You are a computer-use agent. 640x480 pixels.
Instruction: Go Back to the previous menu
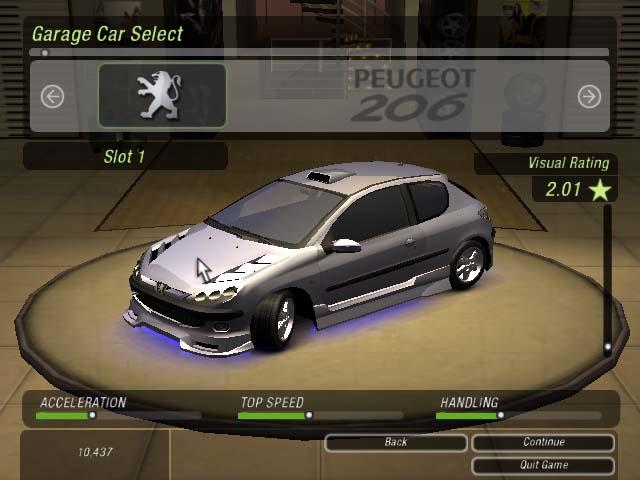[x=396, y=442]
